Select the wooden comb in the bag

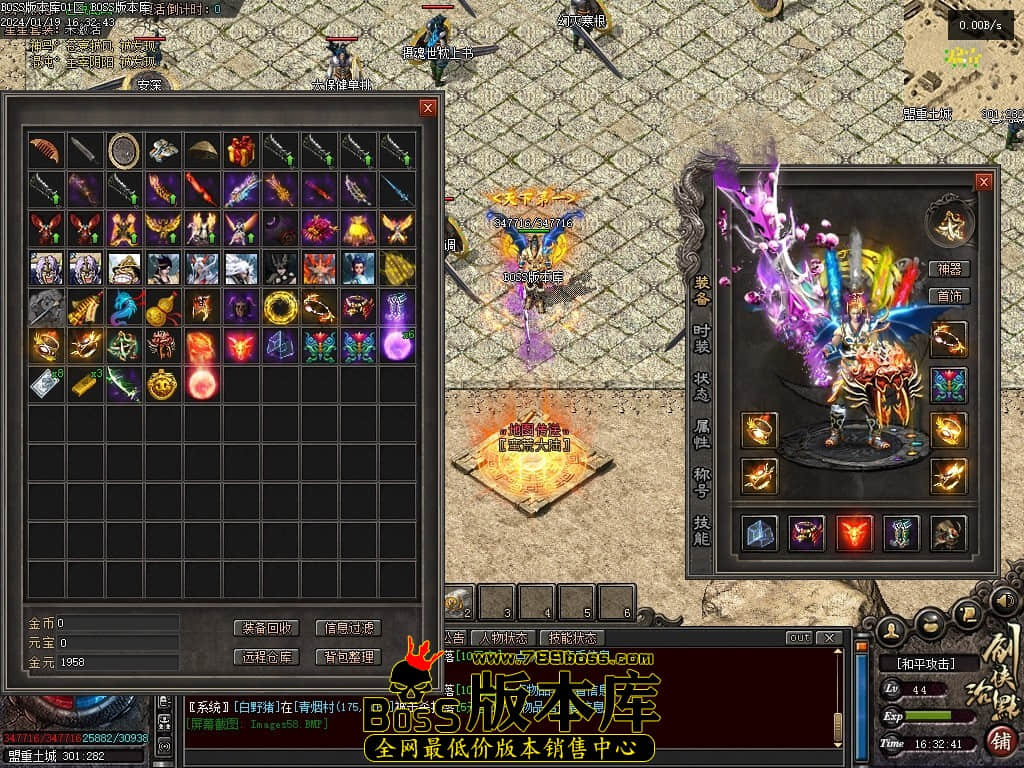(45, 151)
